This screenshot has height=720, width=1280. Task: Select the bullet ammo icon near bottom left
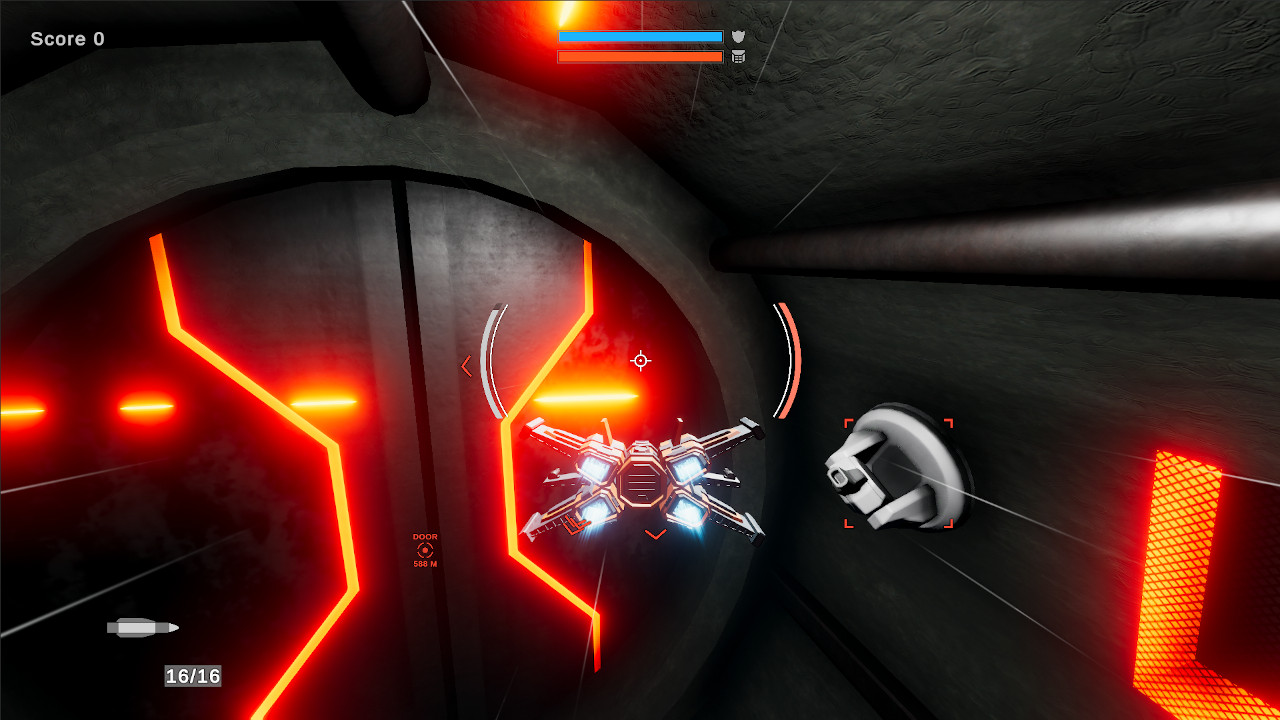coord(141,628)
